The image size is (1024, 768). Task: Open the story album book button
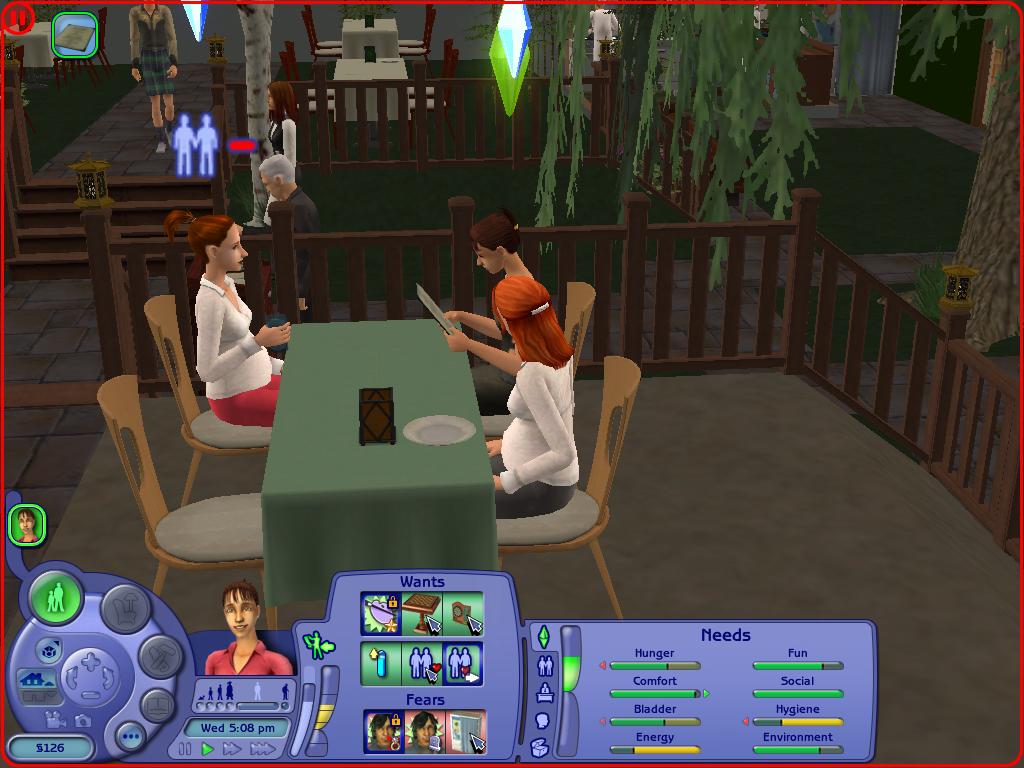pos(158,706)
